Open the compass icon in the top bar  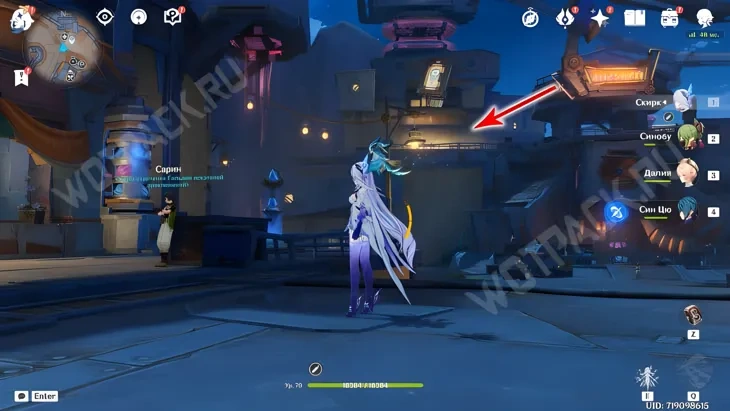click(x=530, y=18)
